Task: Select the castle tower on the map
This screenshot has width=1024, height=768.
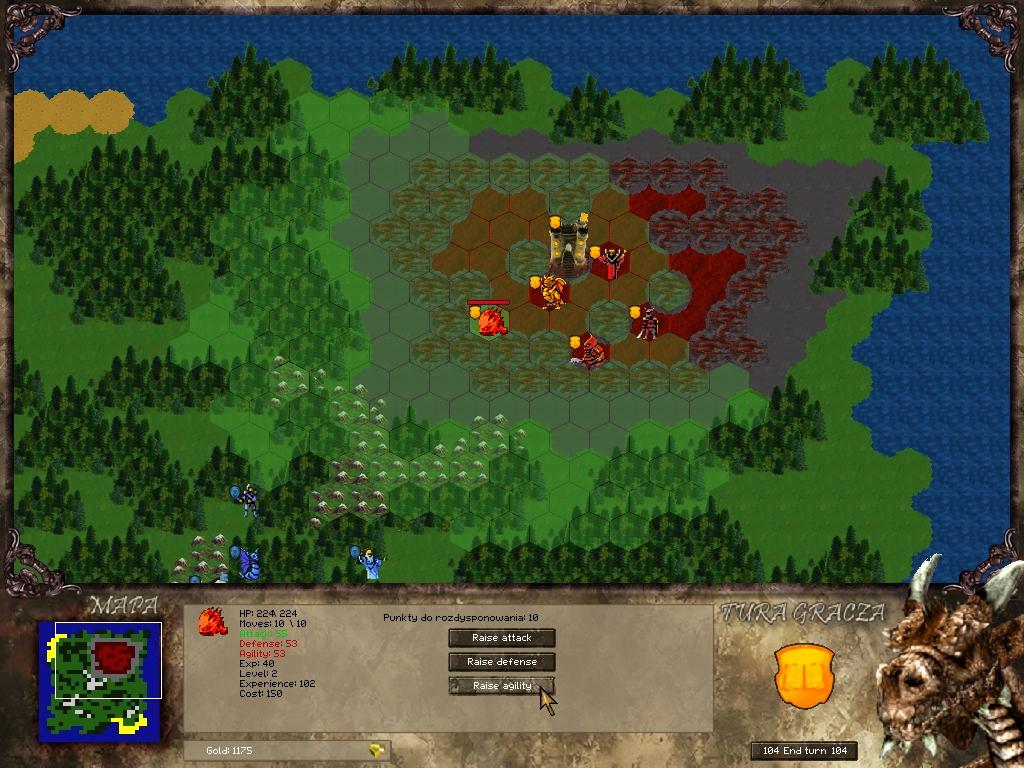Action: [x=568, y=246]
